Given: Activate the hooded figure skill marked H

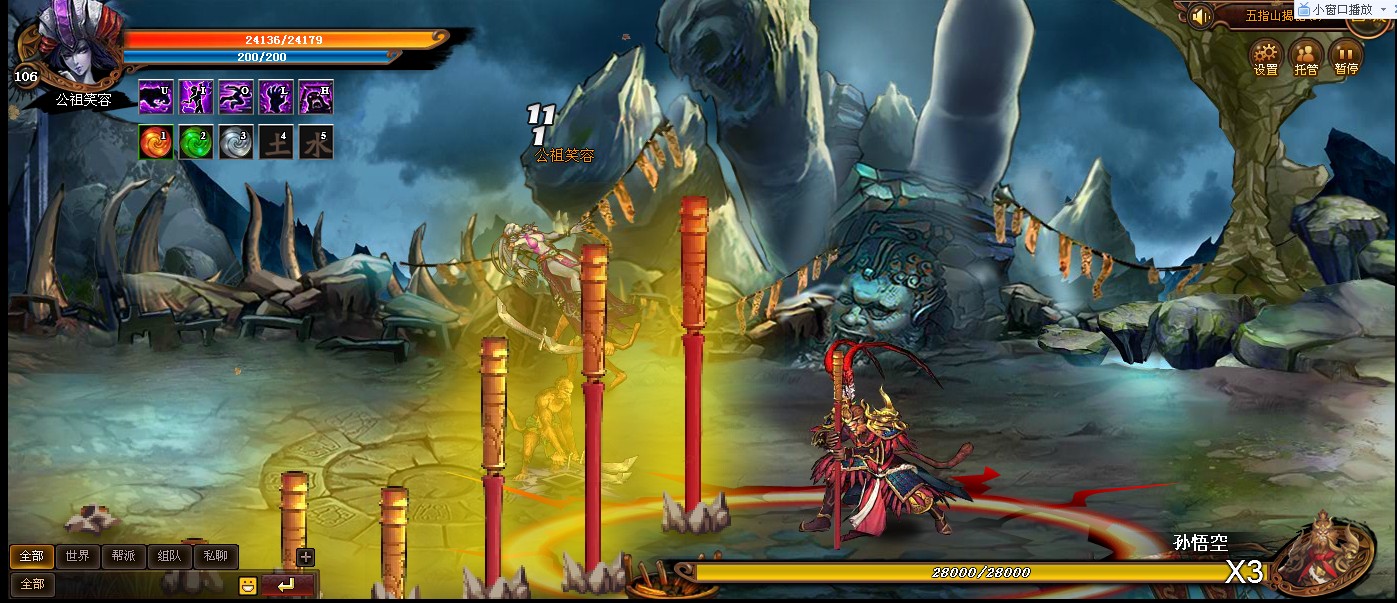Looking at the screenshot, I should [316, 97].
